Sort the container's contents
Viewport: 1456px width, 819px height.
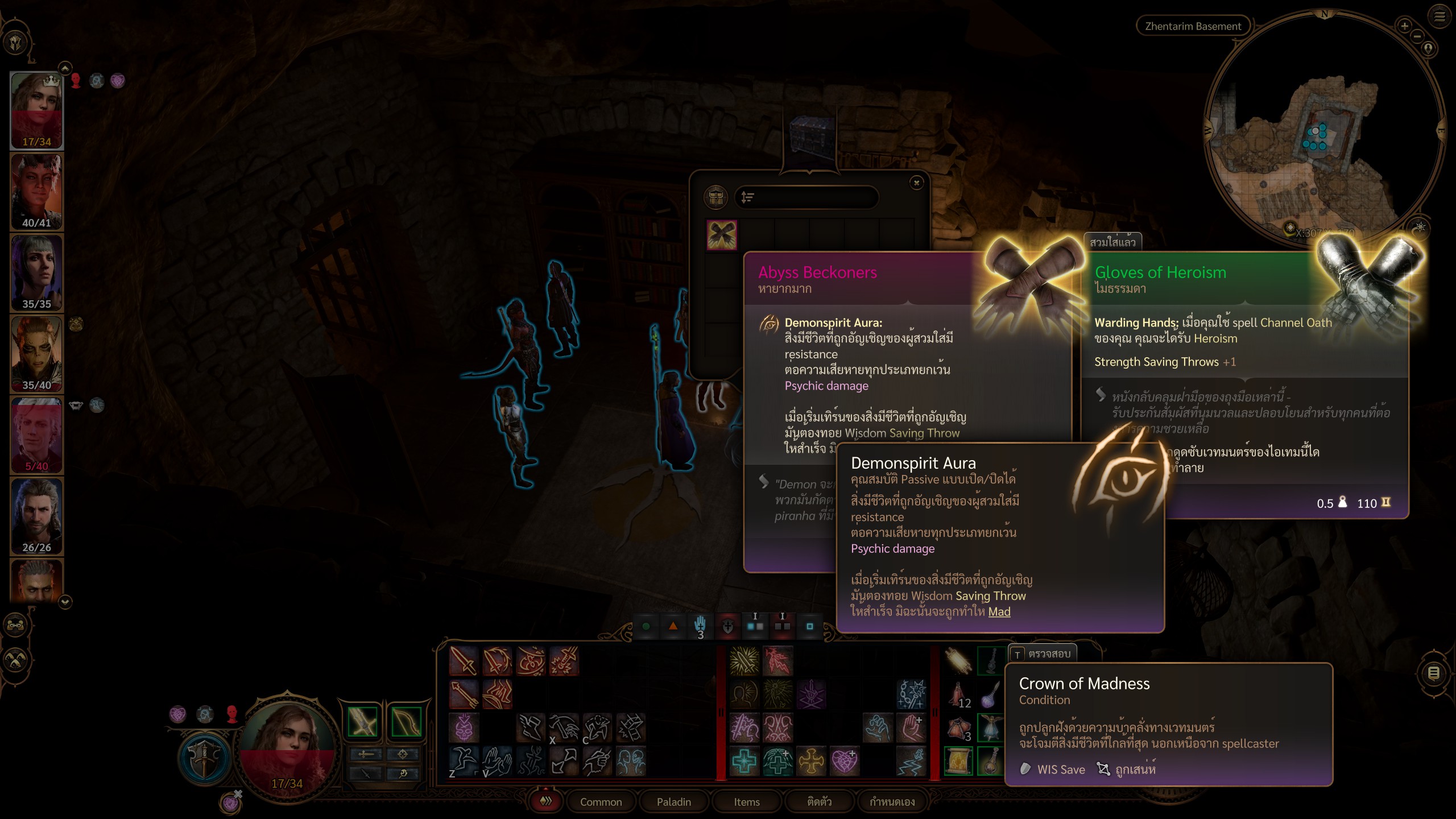click(x=748, y=197)
